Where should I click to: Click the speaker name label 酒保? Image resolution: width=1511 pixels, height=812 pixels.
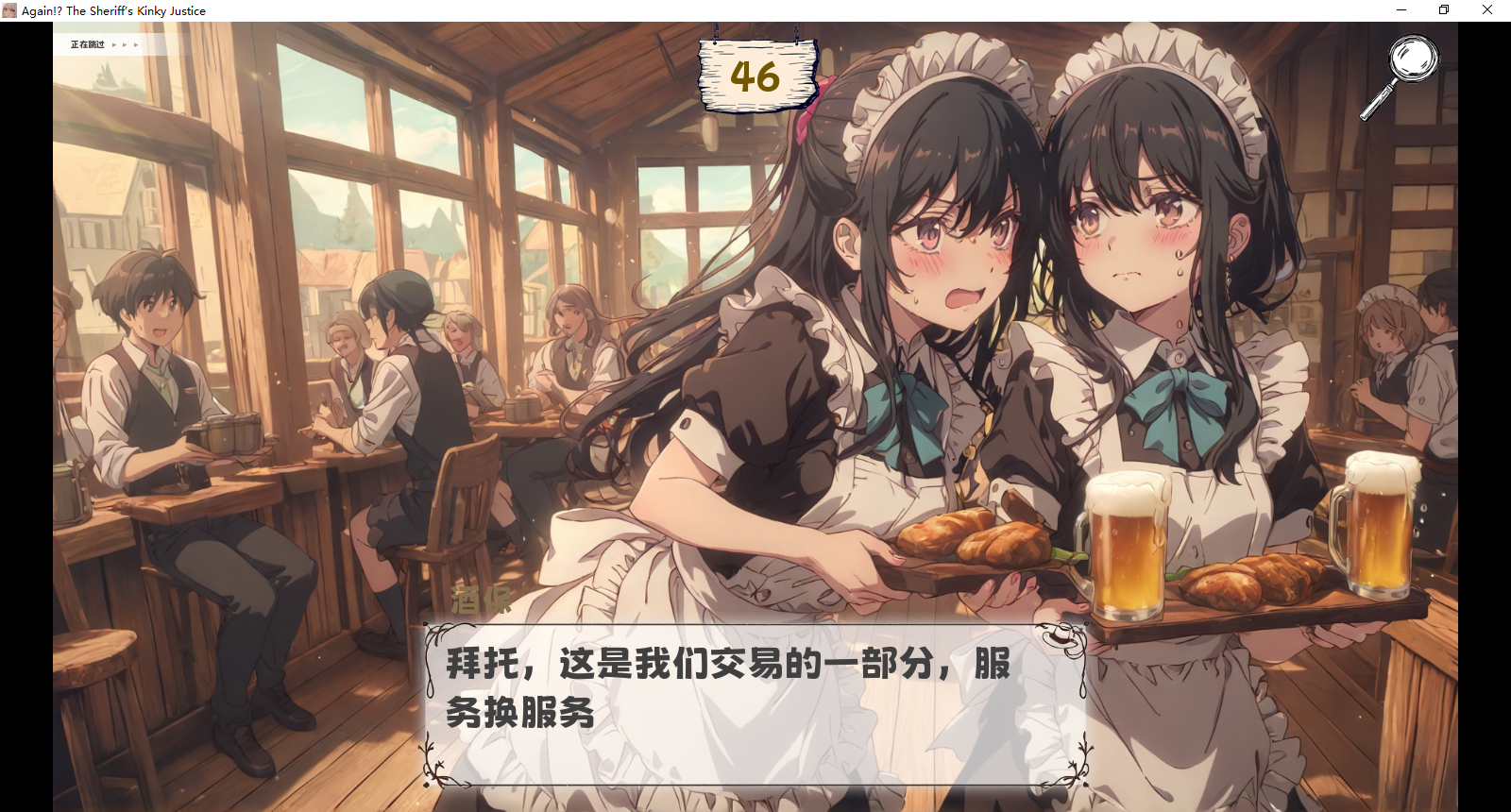point(480,599)
